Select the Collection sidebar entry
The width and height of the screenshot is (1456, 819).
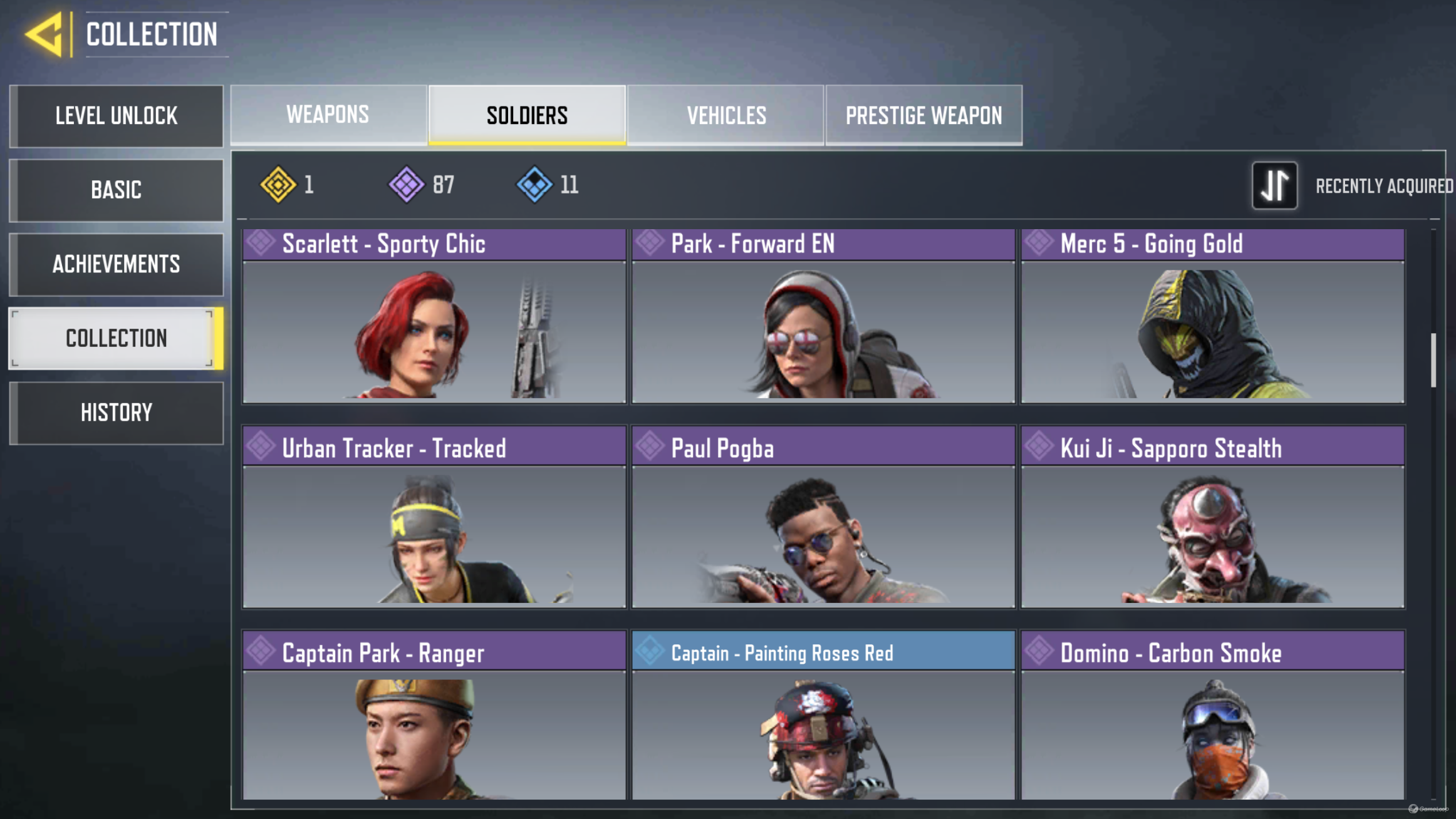117,338
